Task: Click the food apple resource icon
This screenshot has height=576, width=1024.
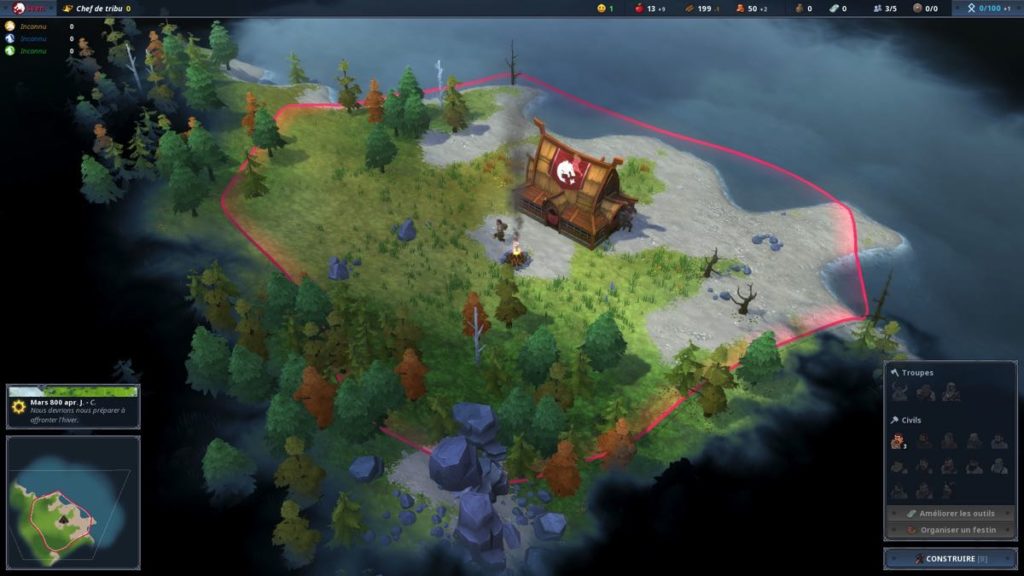Action: click(x=639, y=8)
